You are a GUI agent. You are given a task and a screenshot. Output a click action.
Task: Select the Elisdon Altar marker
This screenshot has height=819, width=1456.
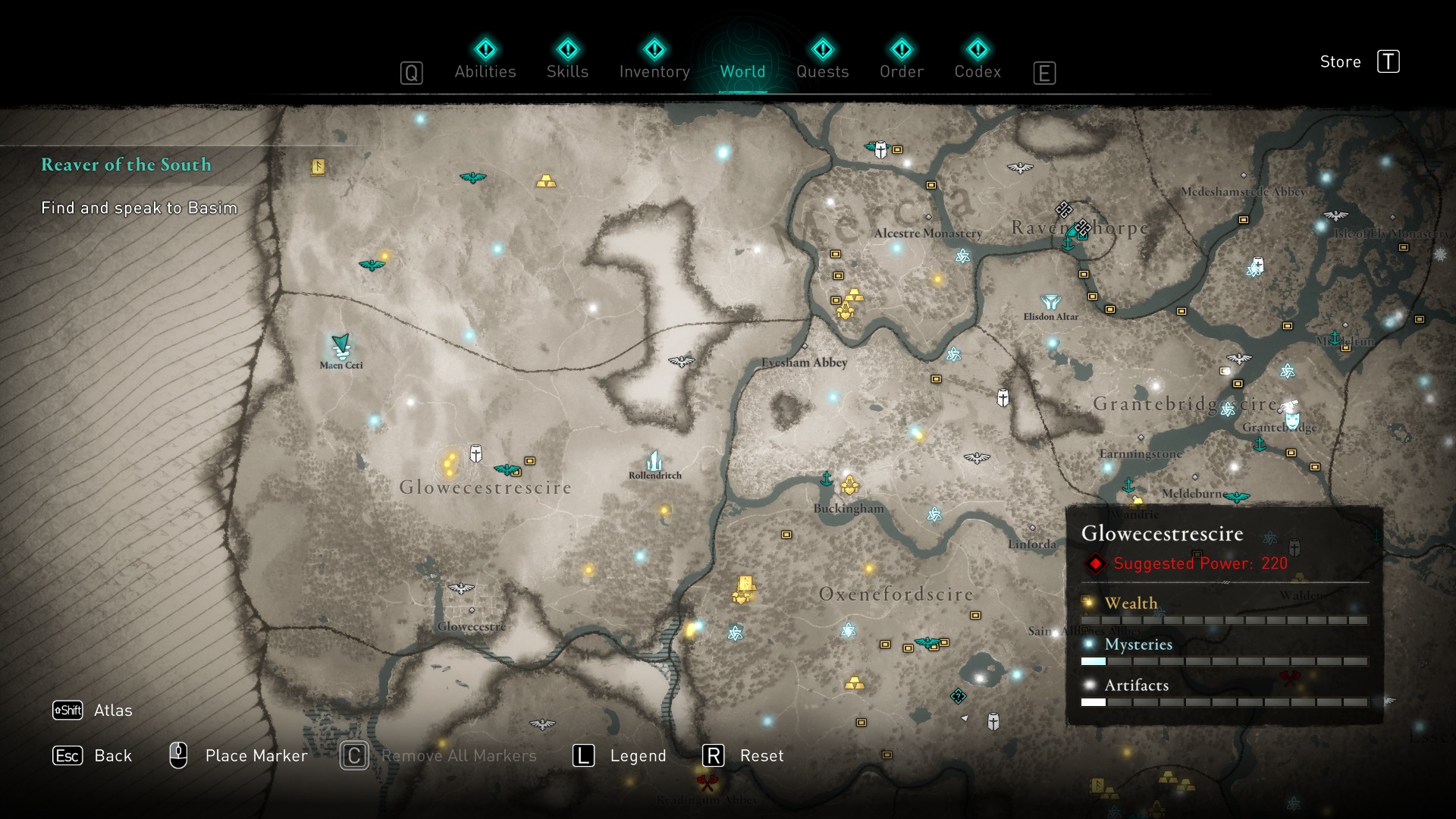pyautogui.click(x=1050, y=303)
